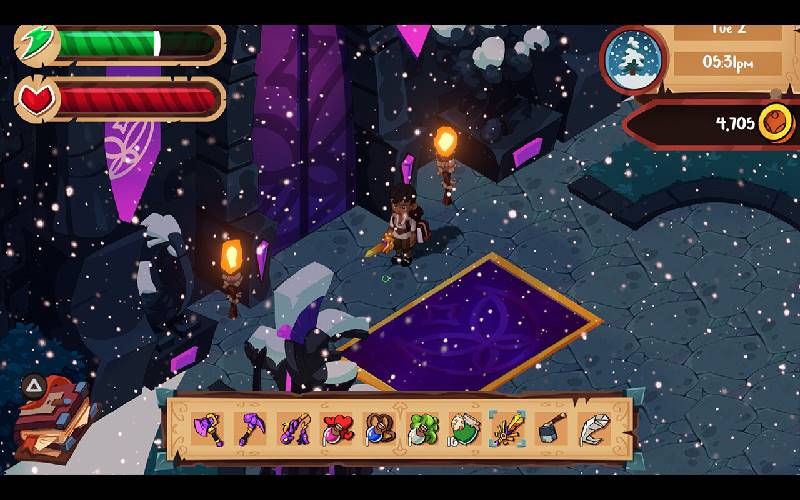Equip the golden sword in the hotbar
Image resolution: width=800 pixels, height=500 pixels.
[x=507, y=430]
